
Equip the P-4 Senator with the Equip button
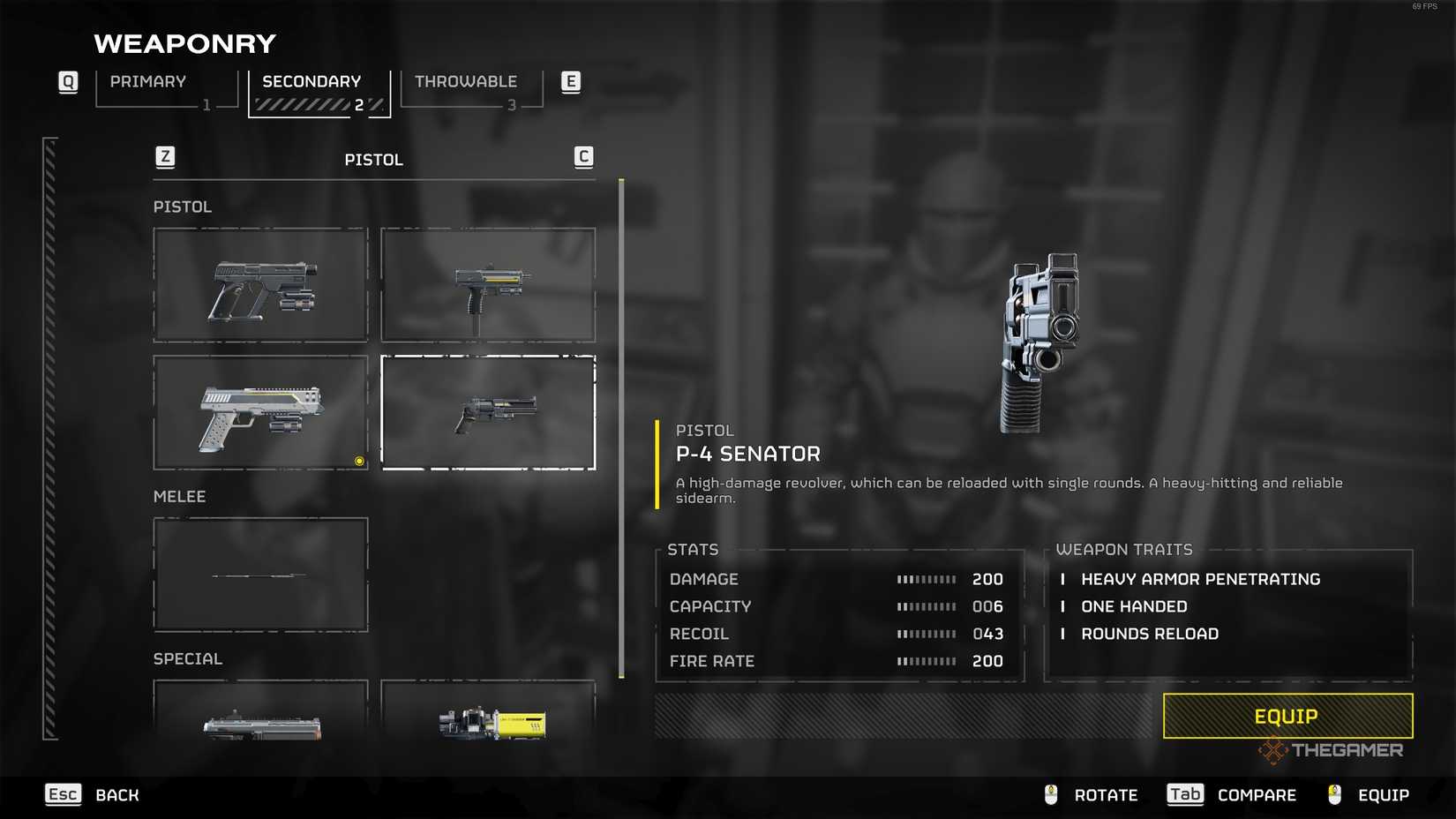[1287, 716]
